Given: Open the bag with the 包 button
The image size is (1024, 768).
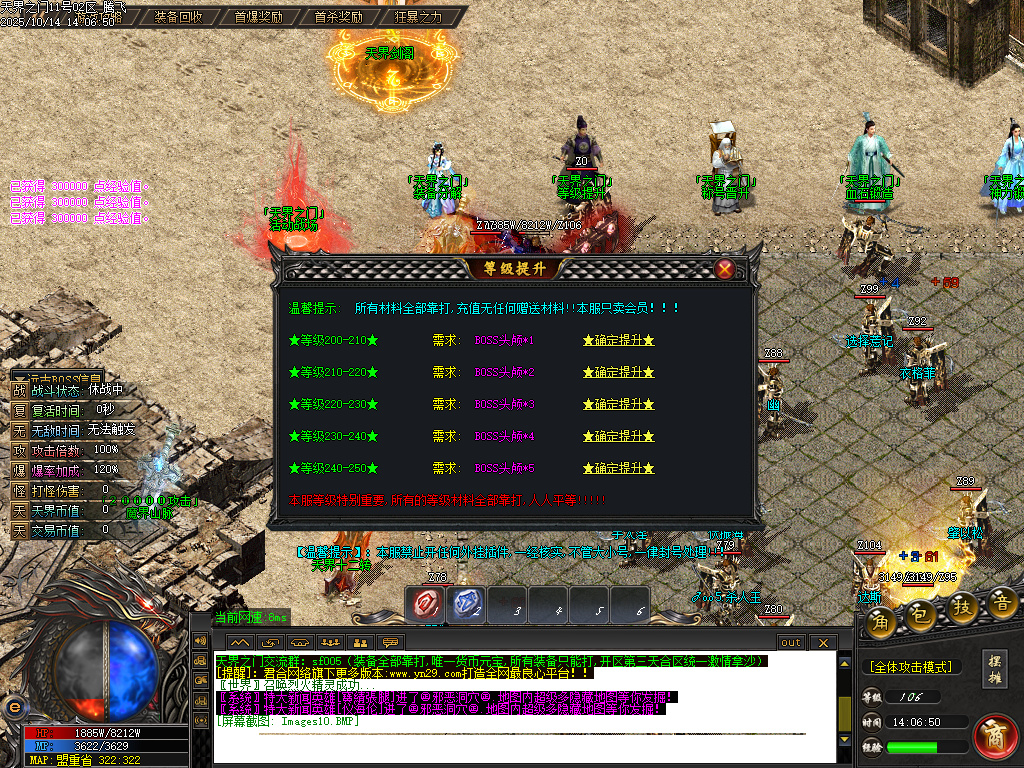Looking at the screenshot, I should [922, 615].
